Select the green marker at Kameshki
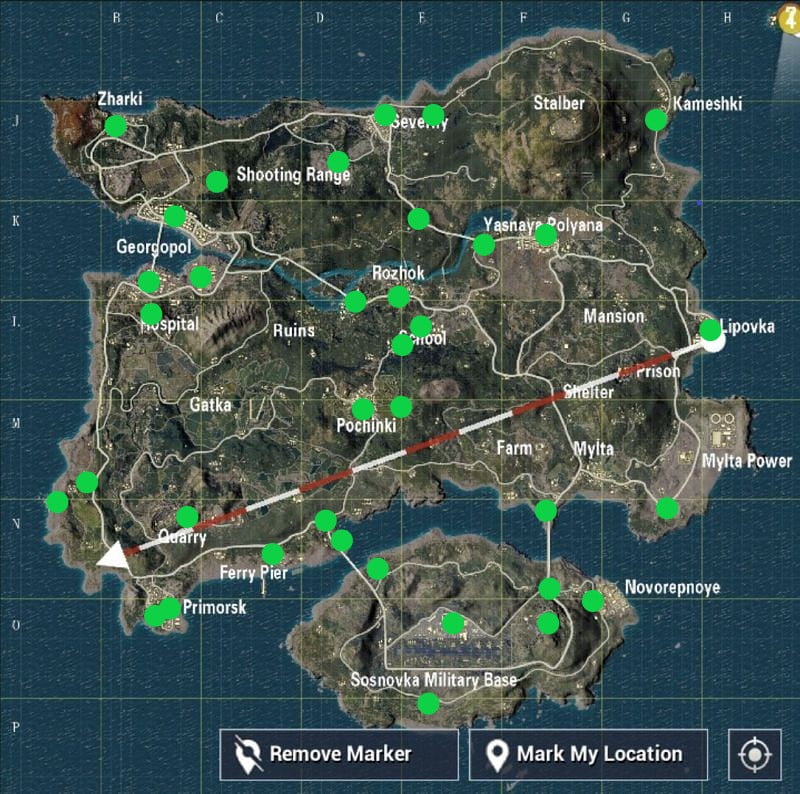 pyautogui.click(x=656, y=120)
